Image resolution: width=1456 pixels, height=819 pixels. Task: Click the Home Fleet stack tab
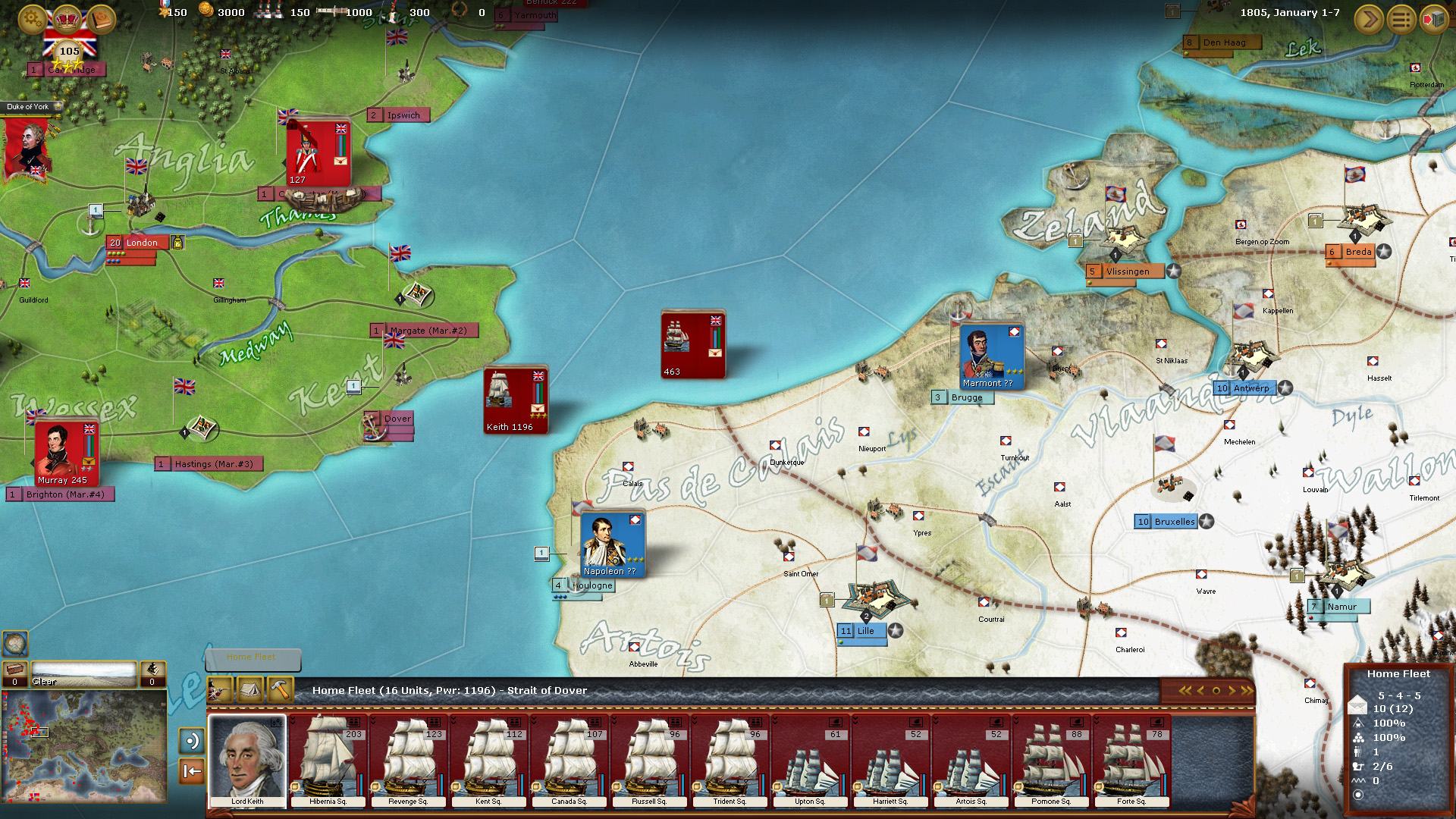pos(252,658)
